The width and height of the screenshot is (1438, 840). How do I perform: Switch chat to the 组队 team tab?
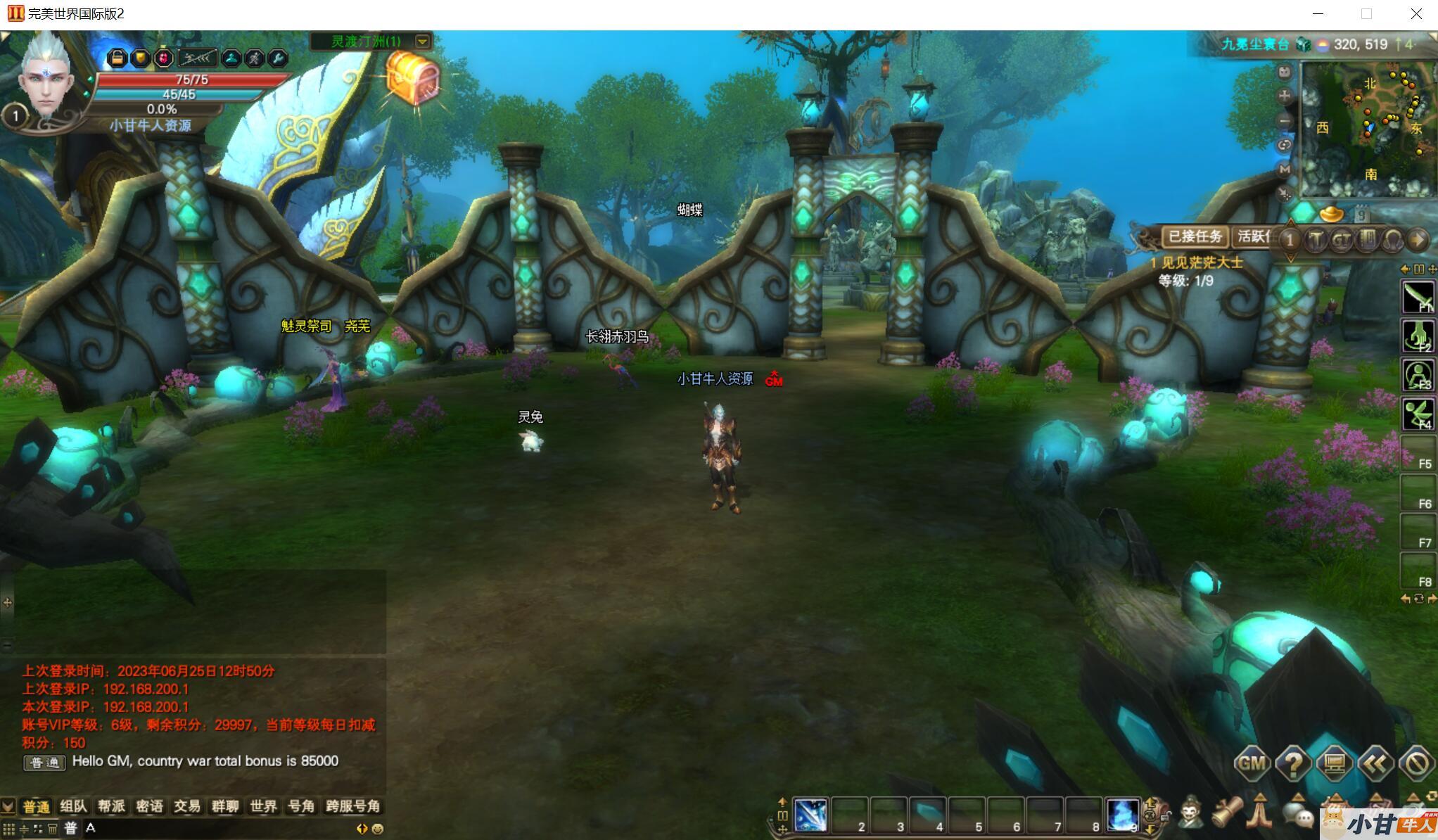[x=73, y=806]
